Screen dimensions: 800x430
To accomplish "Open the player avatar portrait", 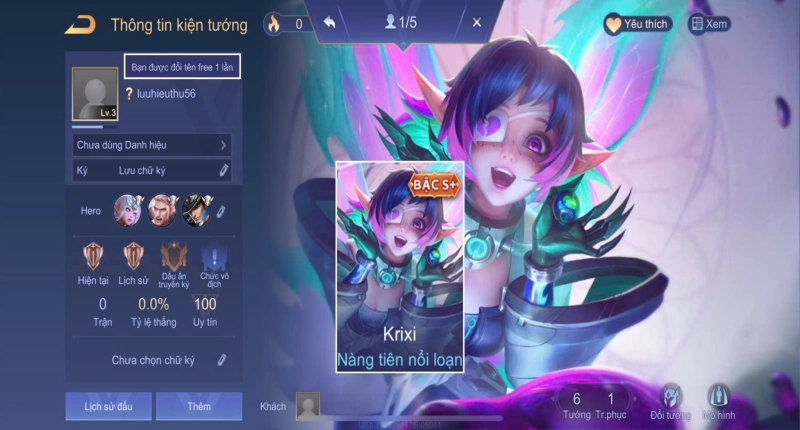I will (x=95, y=96).
